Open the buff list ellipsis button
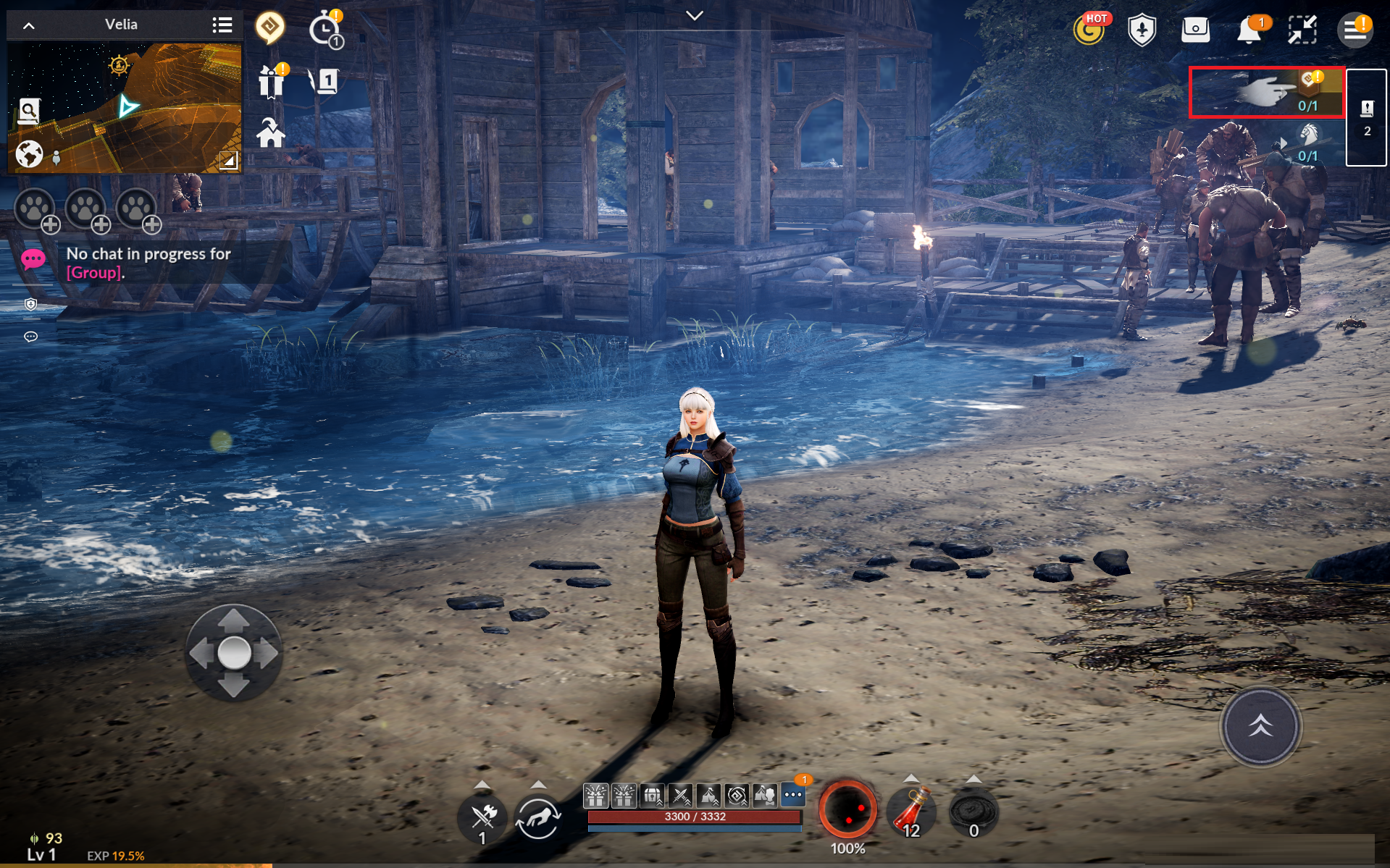Image resolution: width=1390 pixels, height=868 pixels. coord(793,795)
